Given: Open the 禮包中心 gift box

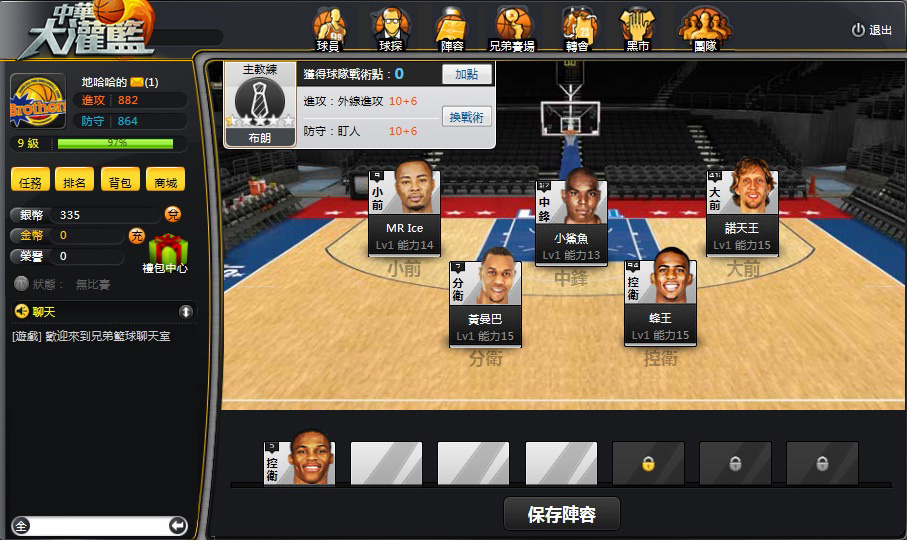Looking at the screenshot, I should click(167, 250).
